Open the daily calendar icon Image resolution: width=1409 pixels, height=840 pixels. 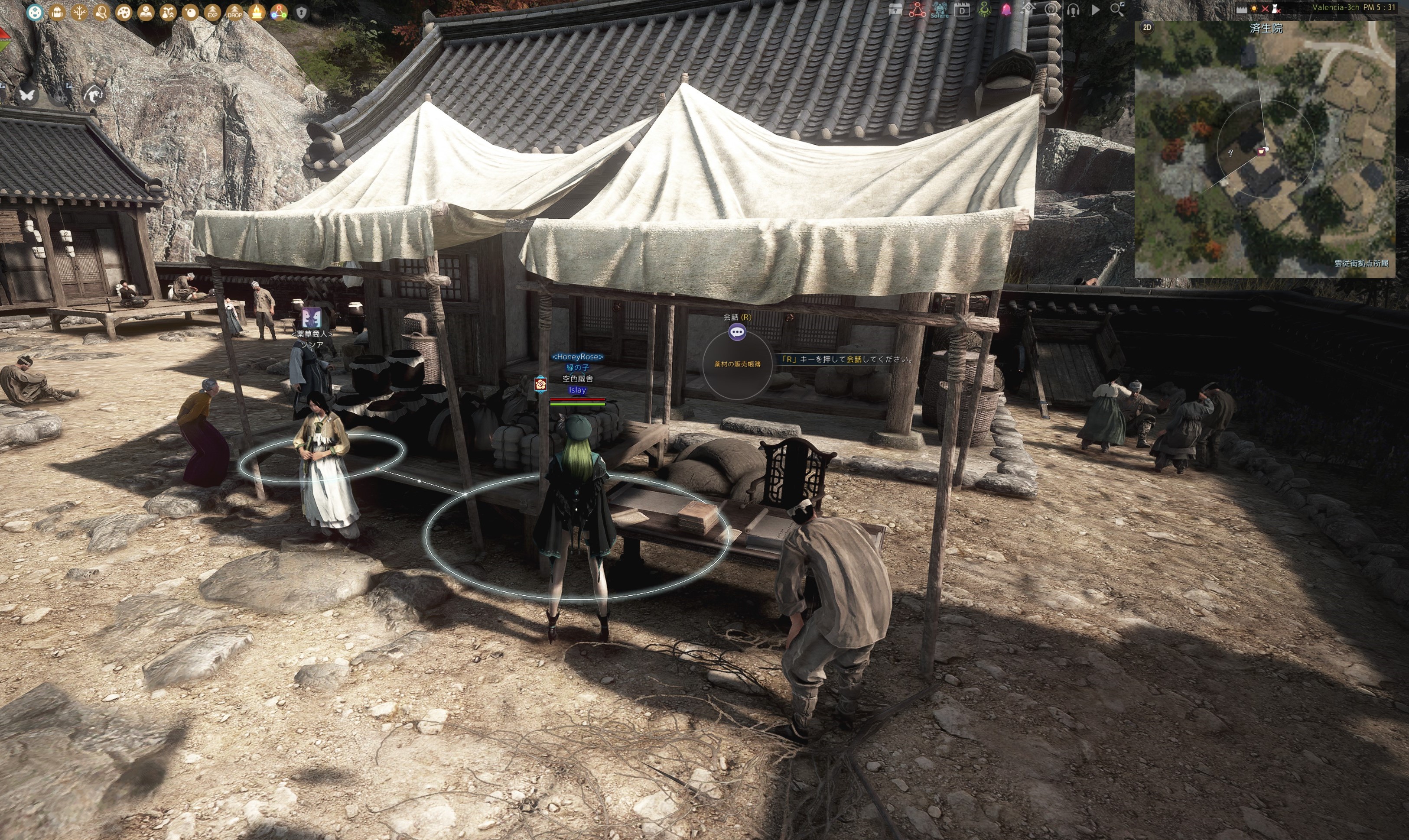pos(962,10)
